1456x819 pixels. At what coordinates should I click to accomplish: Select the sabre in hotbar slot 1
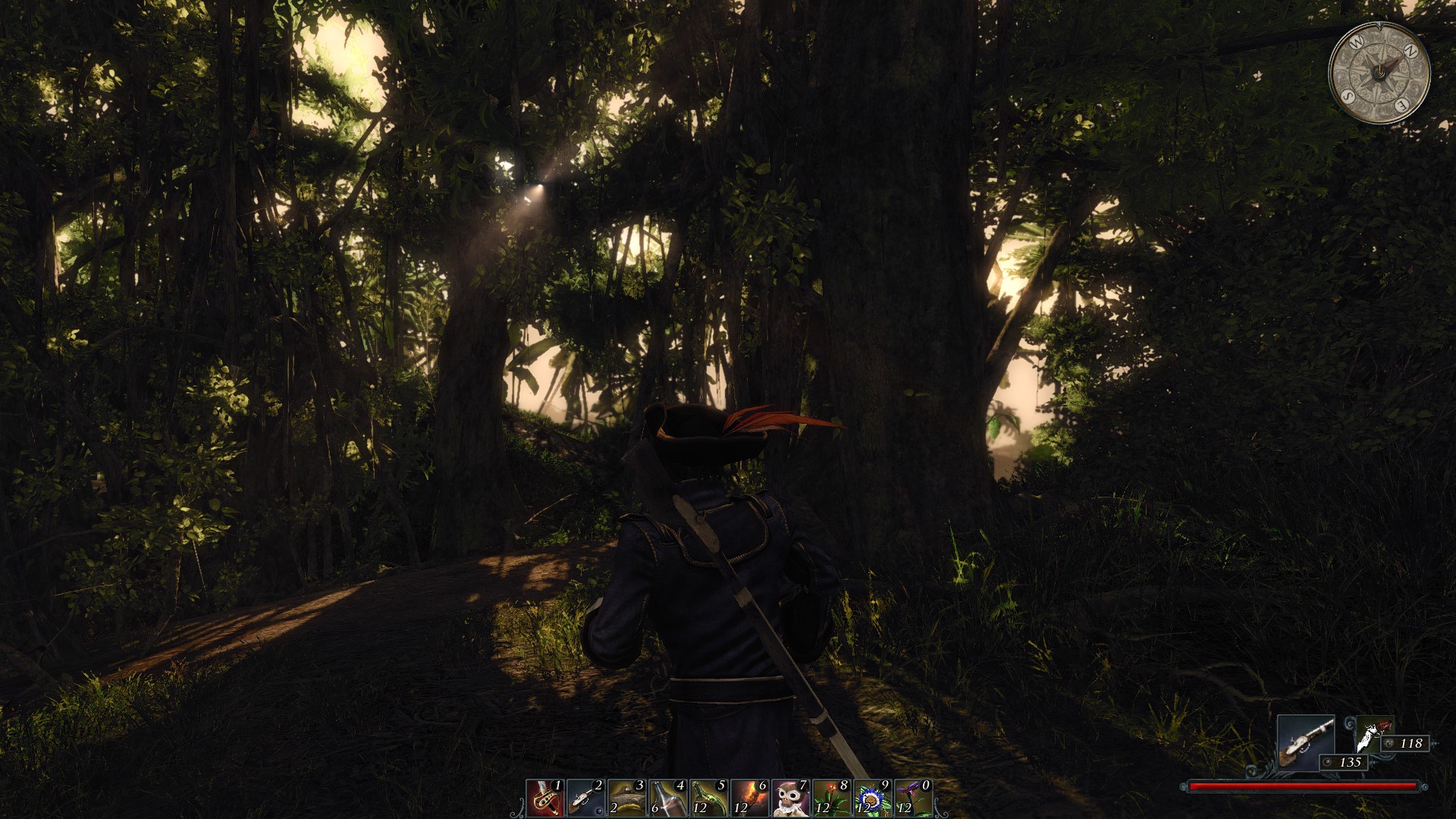544,798
